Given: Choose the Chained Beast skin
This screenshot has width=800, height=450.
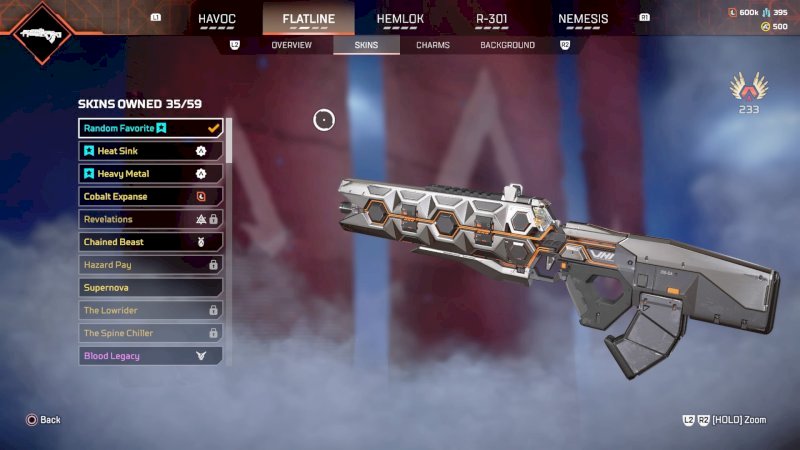Looking at the screenshot, I should point(150,242).
